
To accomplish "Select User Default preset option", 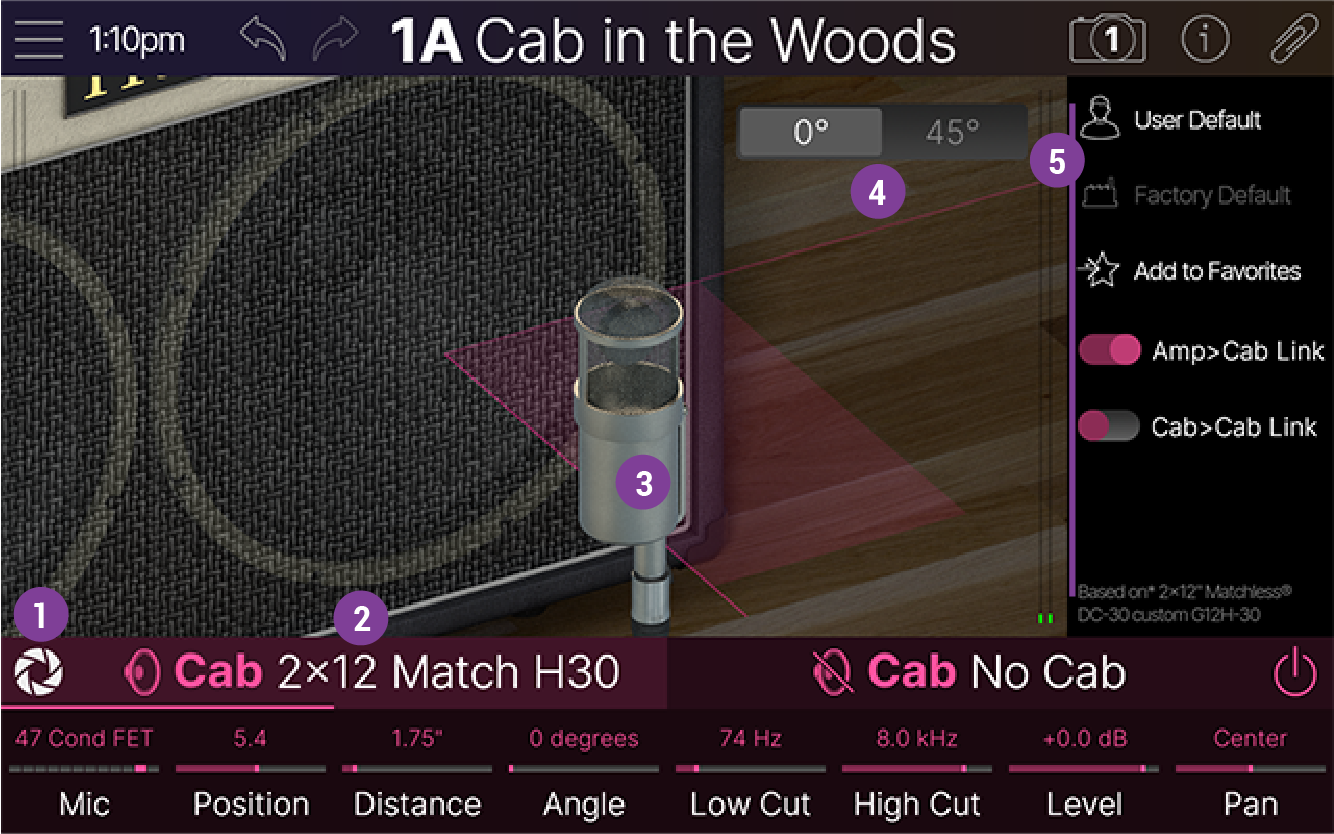I will (1197, 119).
